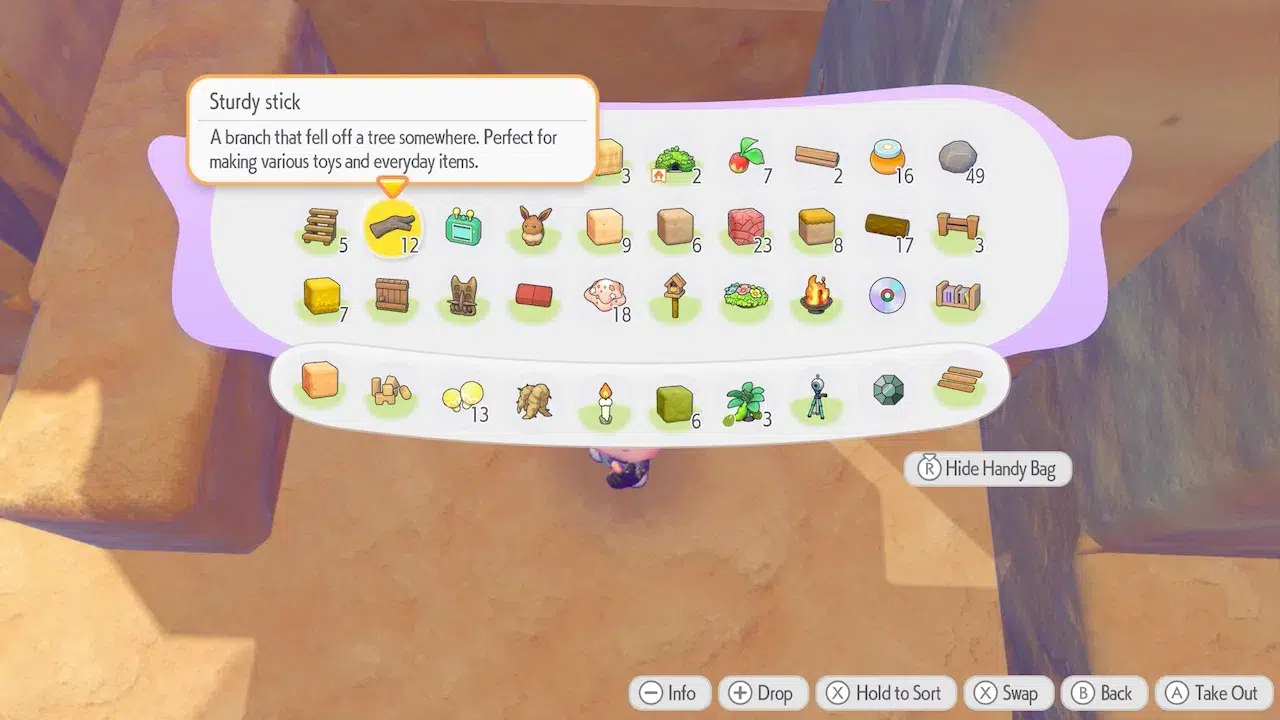Select the sturdy stick slot

tap(392, 226)
